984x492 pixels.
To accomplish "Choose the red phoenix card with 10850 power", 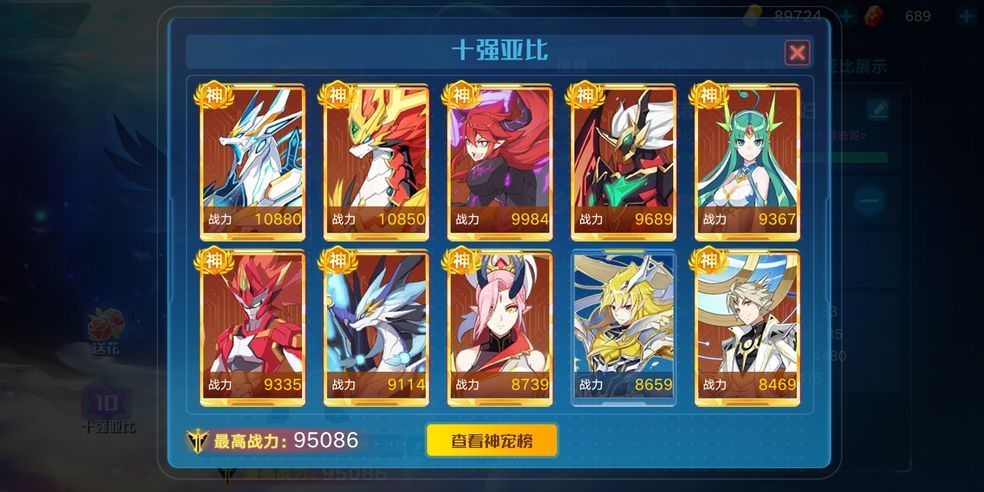I will point(376,162).
